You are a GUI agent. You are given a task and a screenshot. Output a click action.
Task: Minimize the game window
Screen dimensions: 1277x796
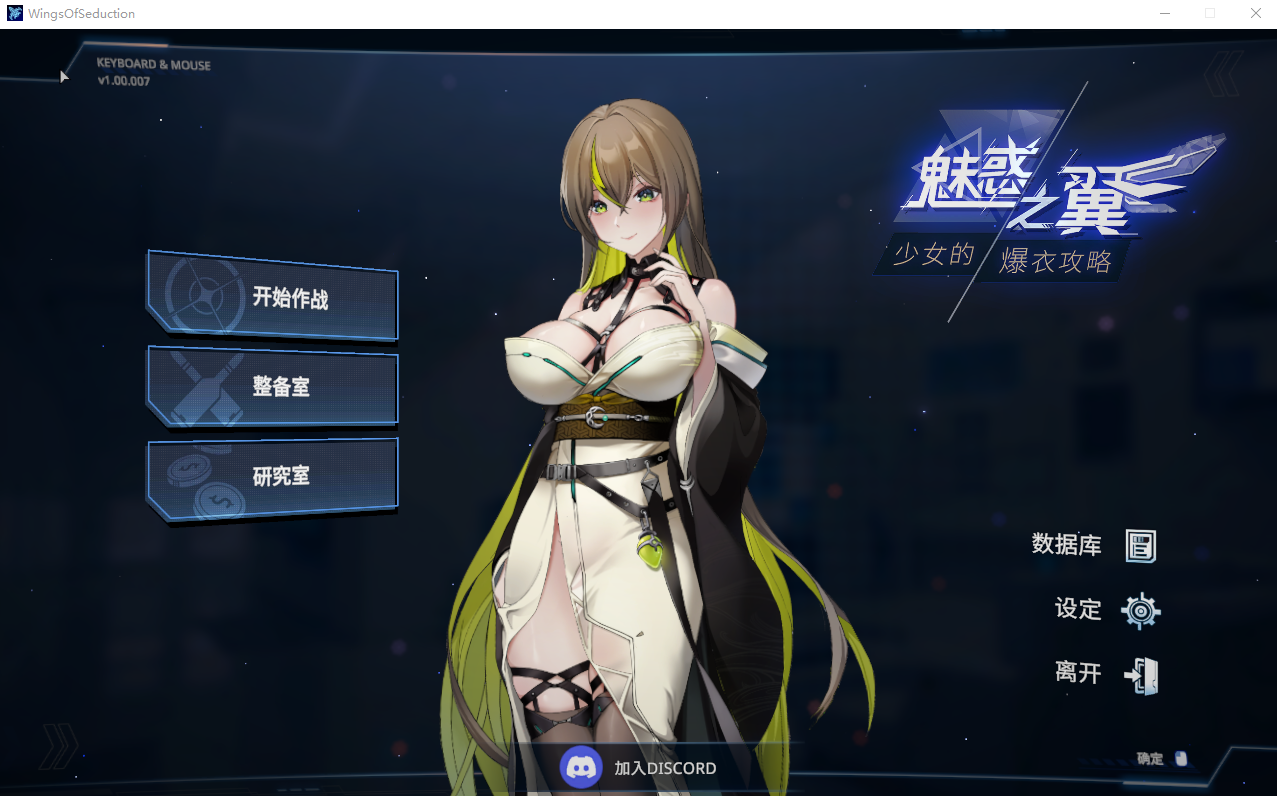(x=1165, y=14)
